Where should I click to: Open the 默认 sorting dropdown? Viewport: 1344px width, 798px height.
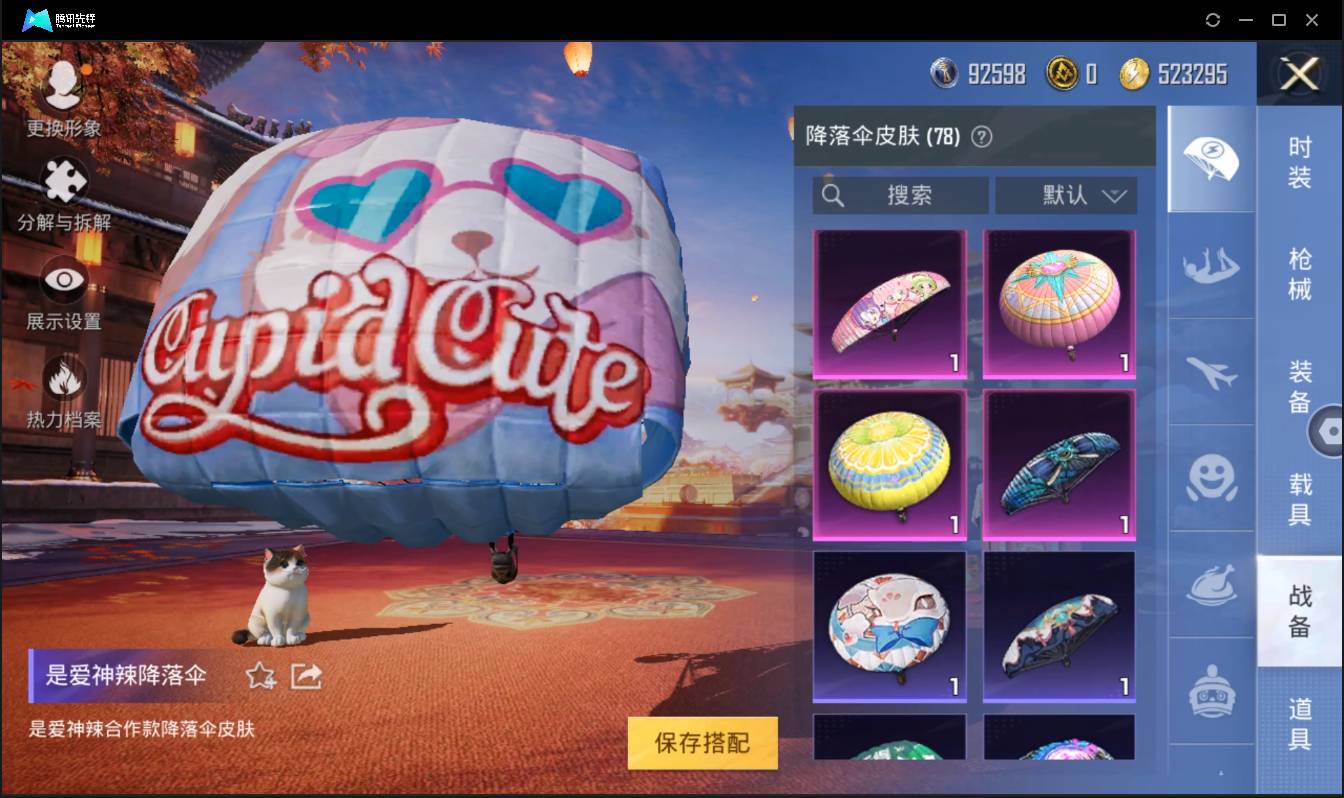point(1066,195)
